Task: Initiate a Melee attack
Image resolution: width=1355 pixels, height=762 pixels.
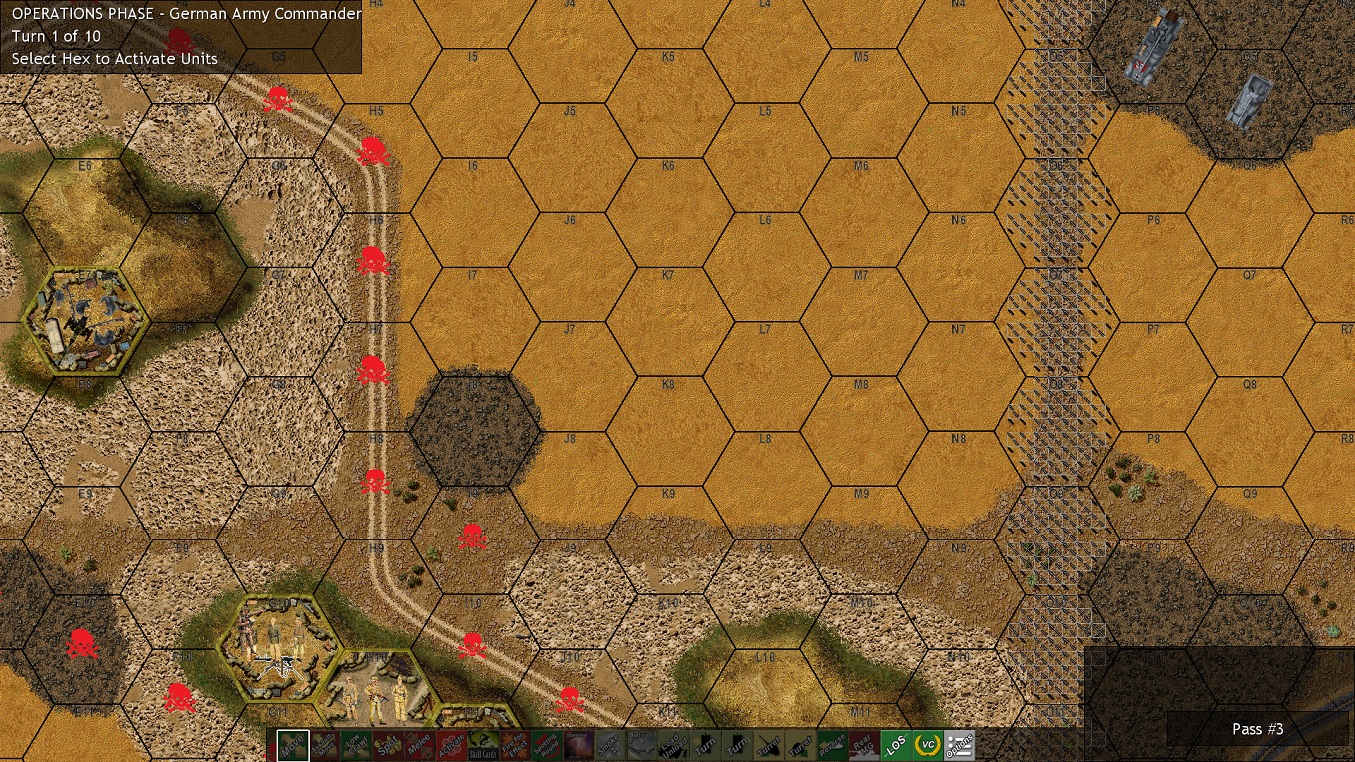Action: tap(418, 745)
